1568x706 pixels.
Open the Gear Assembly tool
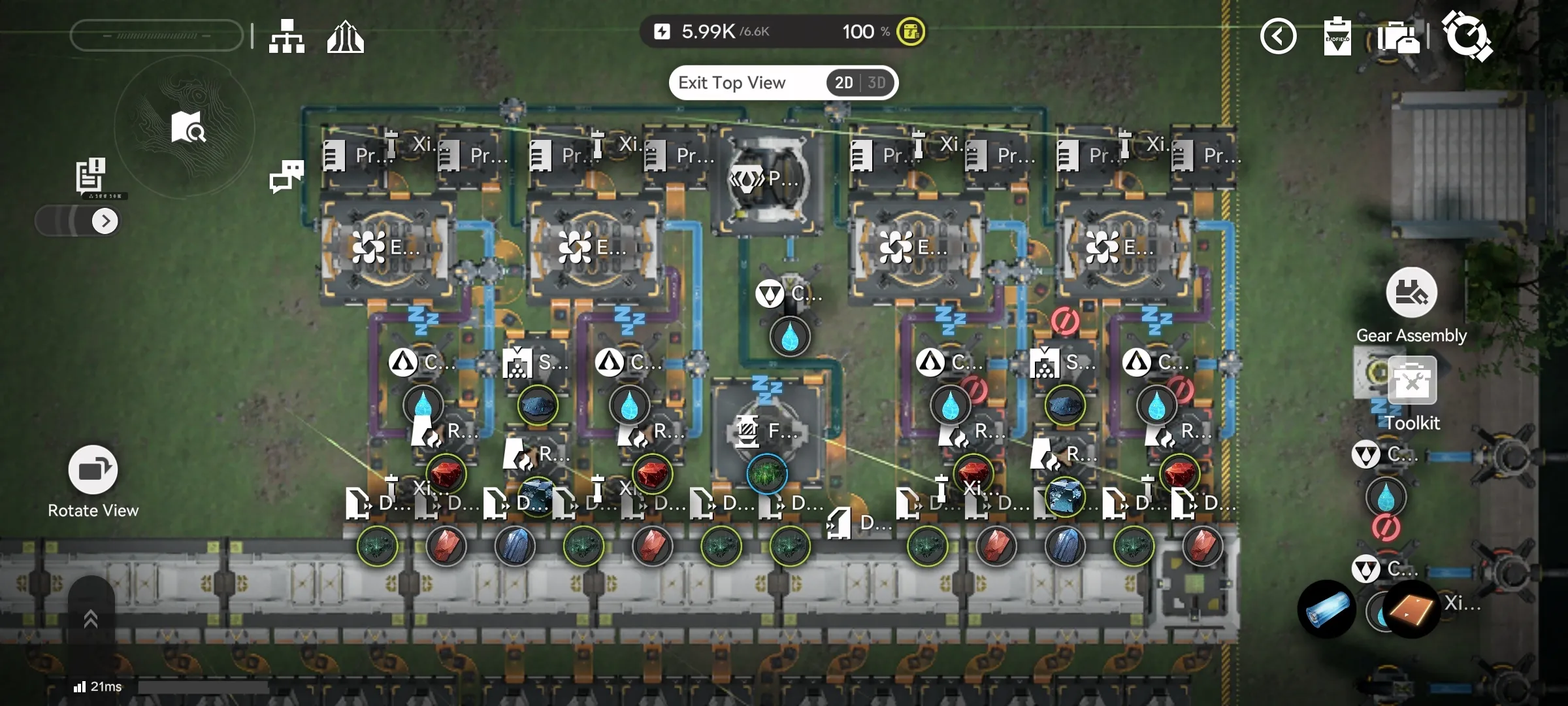coord(1411,293)
